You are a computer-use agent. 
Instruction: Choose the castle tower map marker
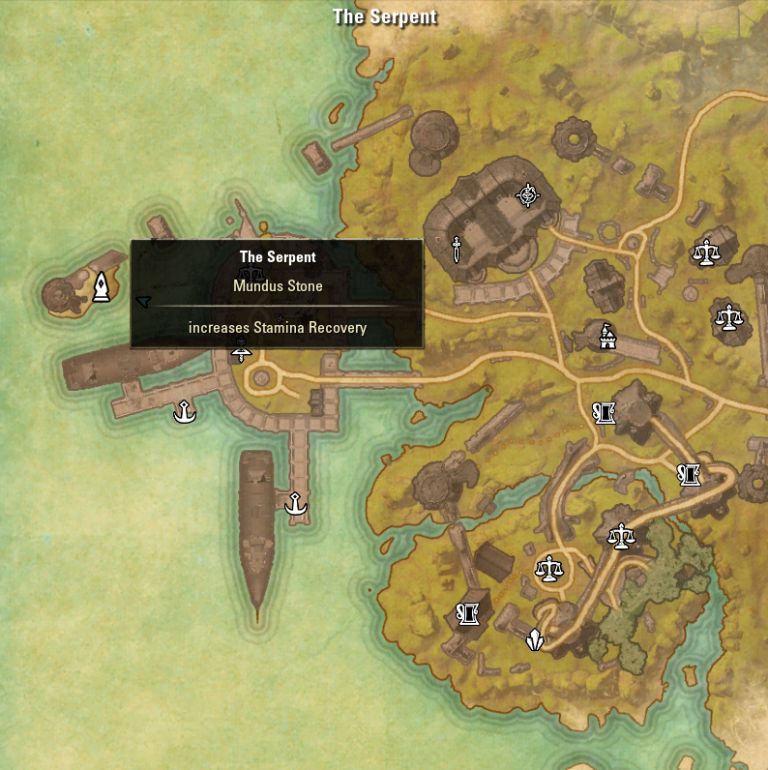coord(606,336)
